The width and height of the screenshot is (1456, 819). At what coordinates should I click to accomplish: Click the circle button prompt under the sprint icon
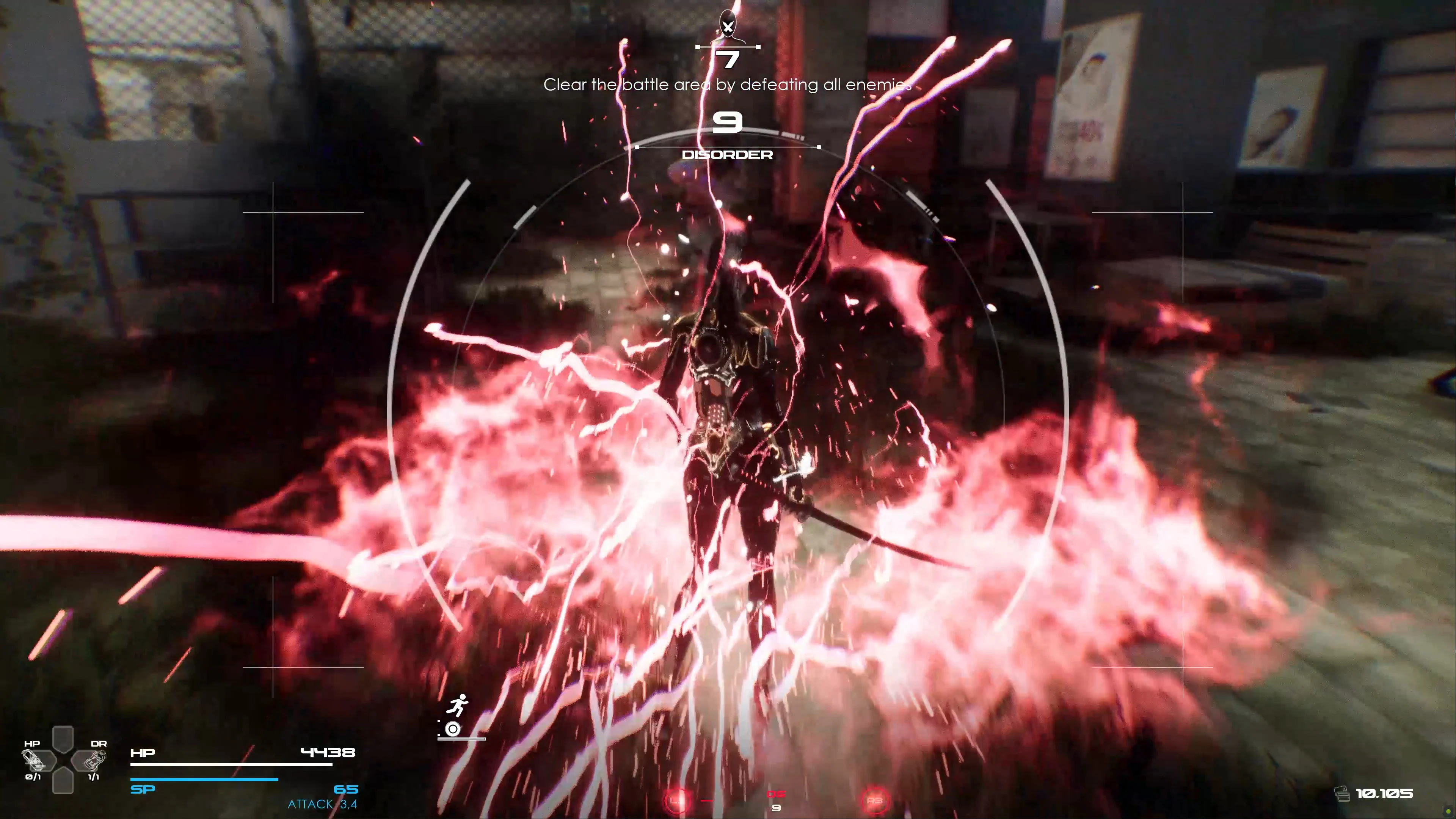point(453,730)
